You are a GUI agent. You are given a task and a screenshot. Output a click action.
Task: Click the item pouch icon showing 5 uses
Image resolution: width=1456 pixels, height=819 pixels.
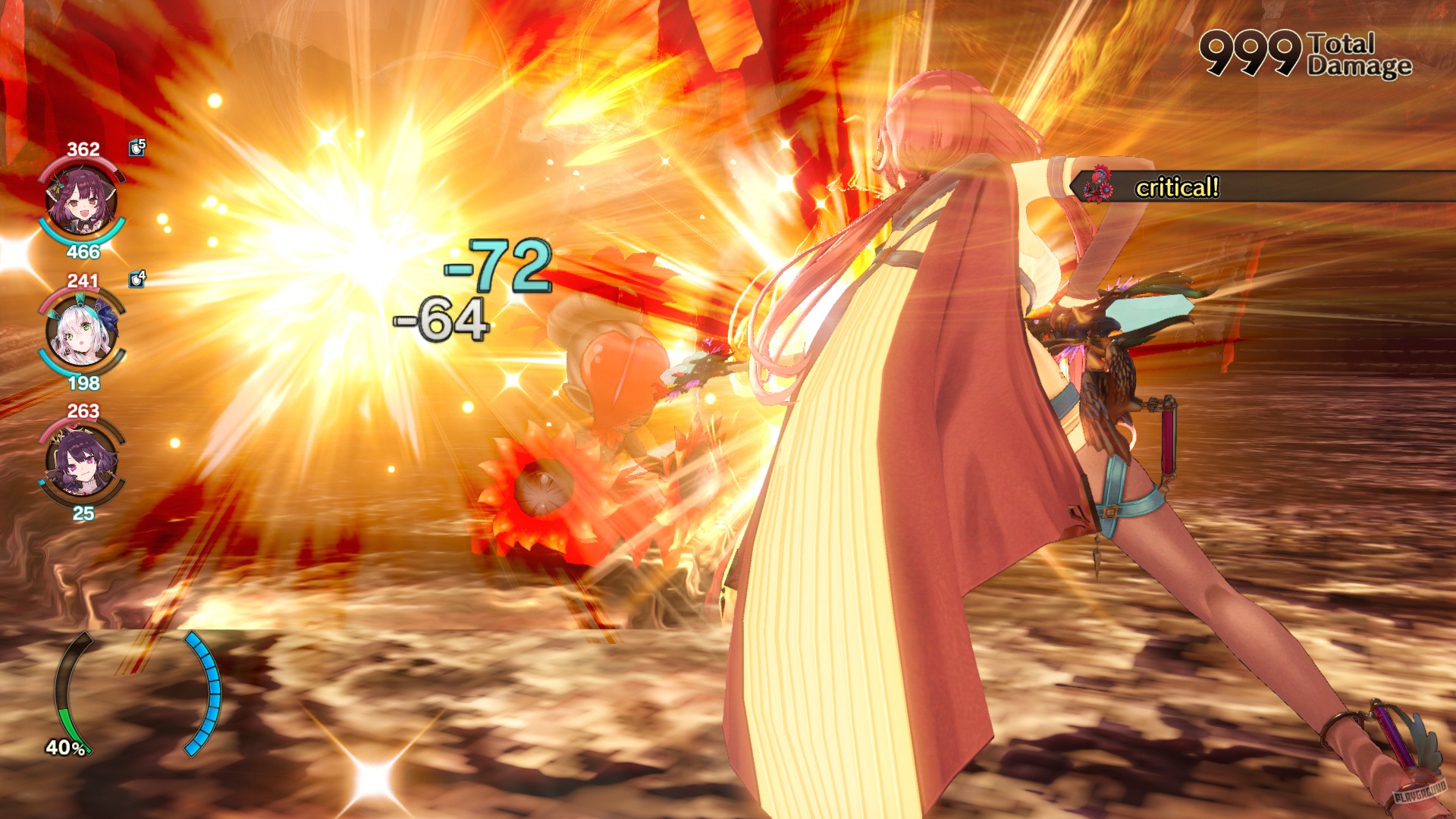point(135,146)
